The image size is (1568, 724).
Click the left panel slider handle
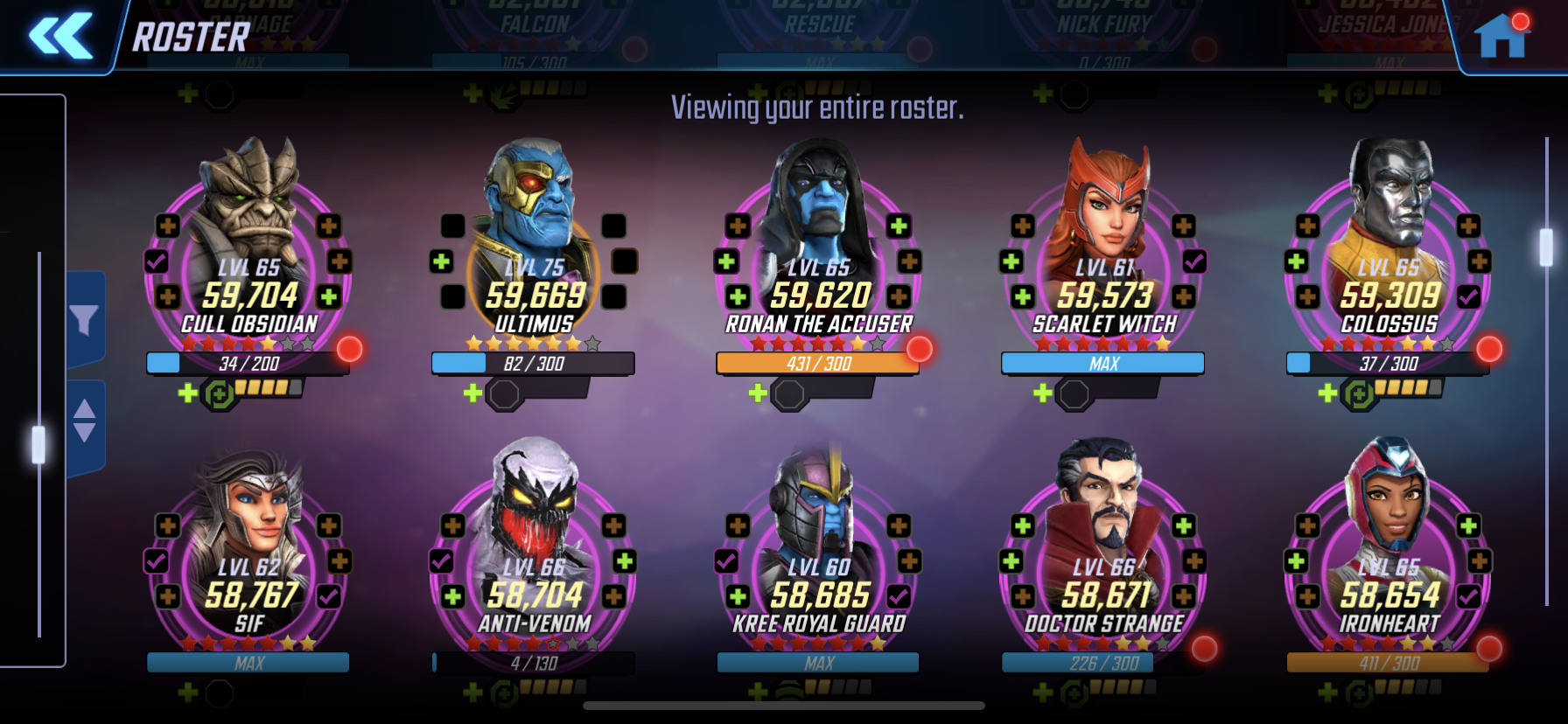38,445
